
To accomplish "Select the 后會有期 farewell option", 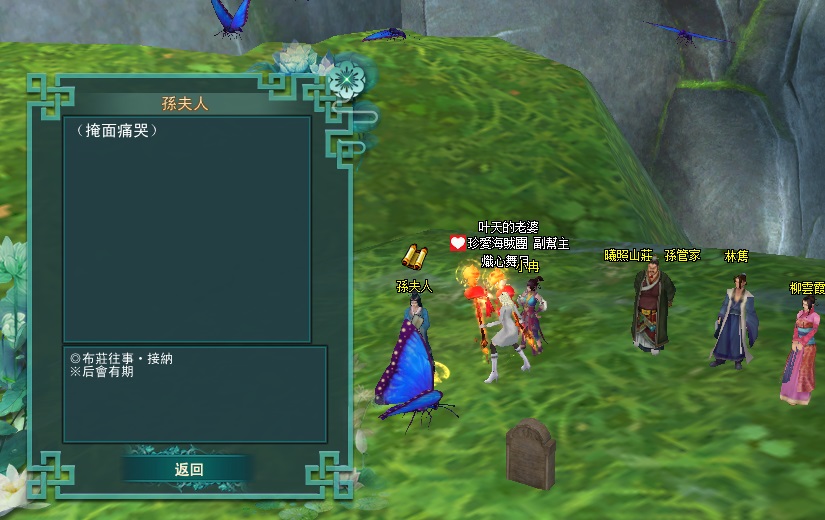I will click(x=108, y=372).
